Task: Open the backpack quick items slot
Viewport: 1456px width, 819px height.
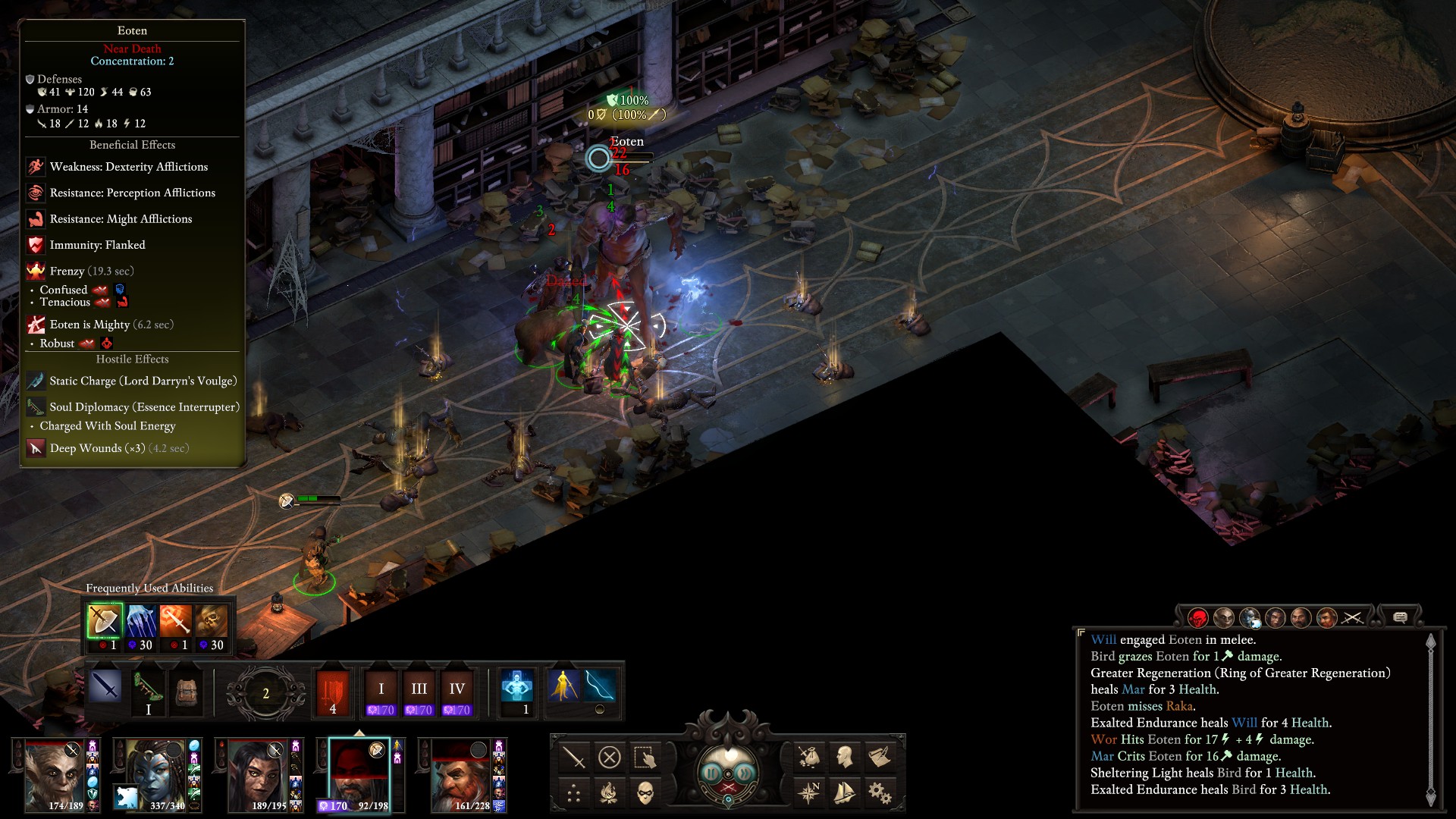Action: coord(187,690)
